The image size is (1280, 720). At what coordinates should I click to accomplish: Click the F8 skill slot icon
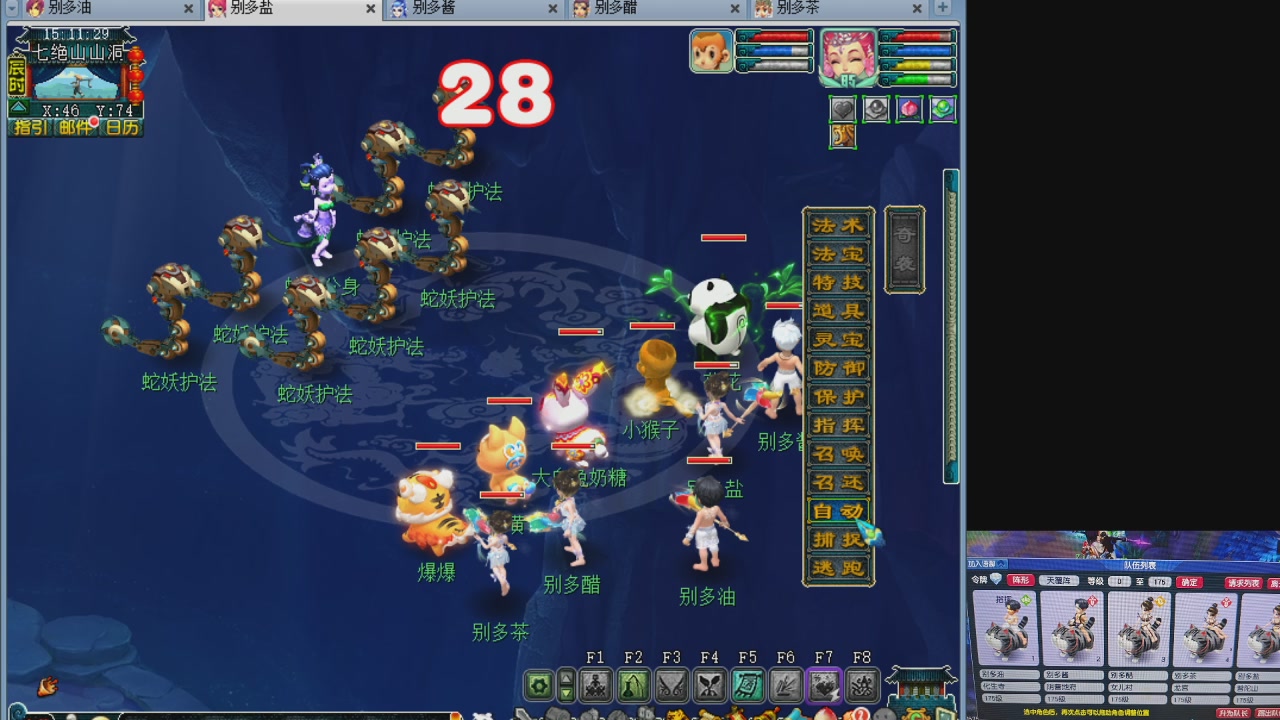[861, 686]
